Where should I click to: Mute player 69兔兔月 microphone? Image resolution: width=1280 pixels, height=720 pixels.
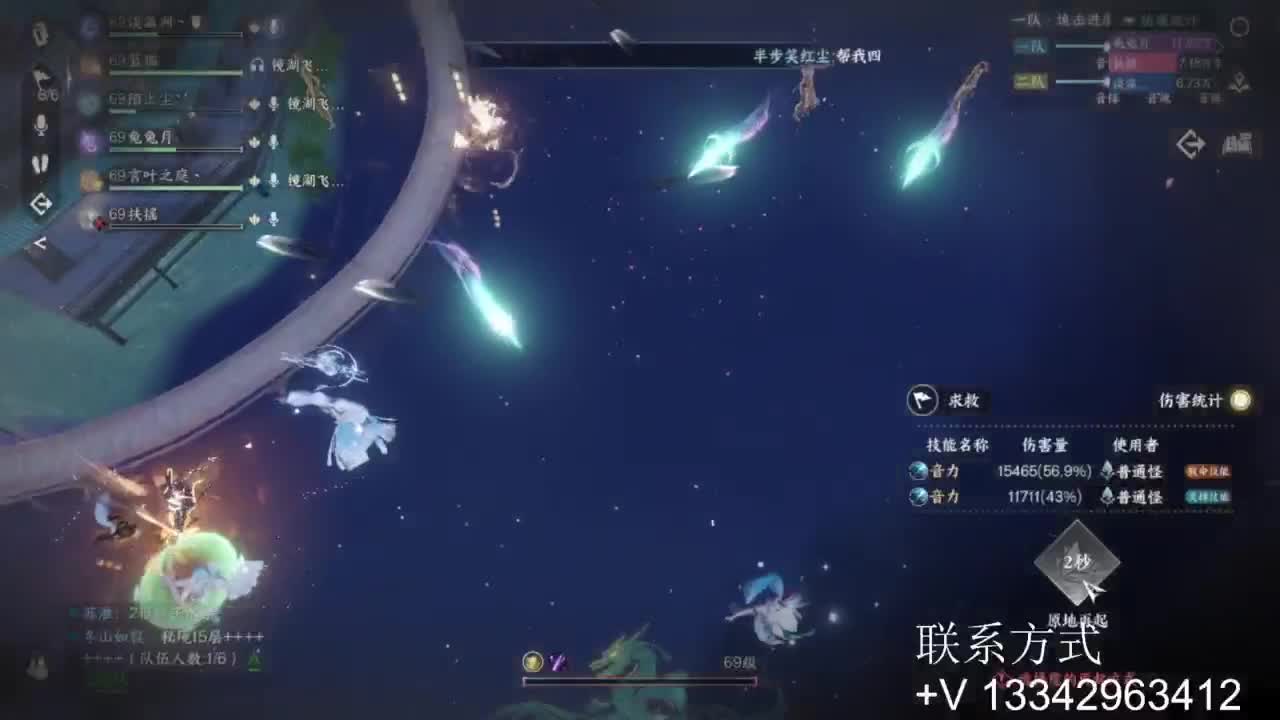click(274, 141)
